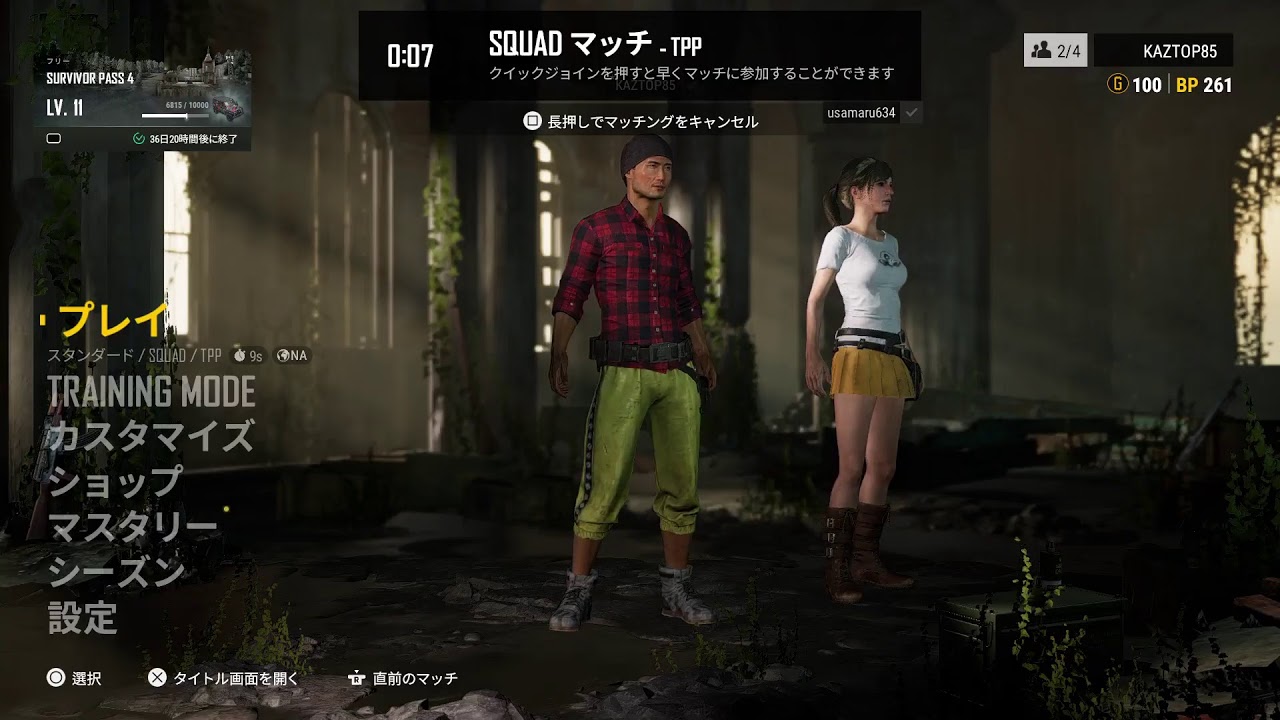Click the square button prompt icon for cancel matchmaking

click(530, 120)
